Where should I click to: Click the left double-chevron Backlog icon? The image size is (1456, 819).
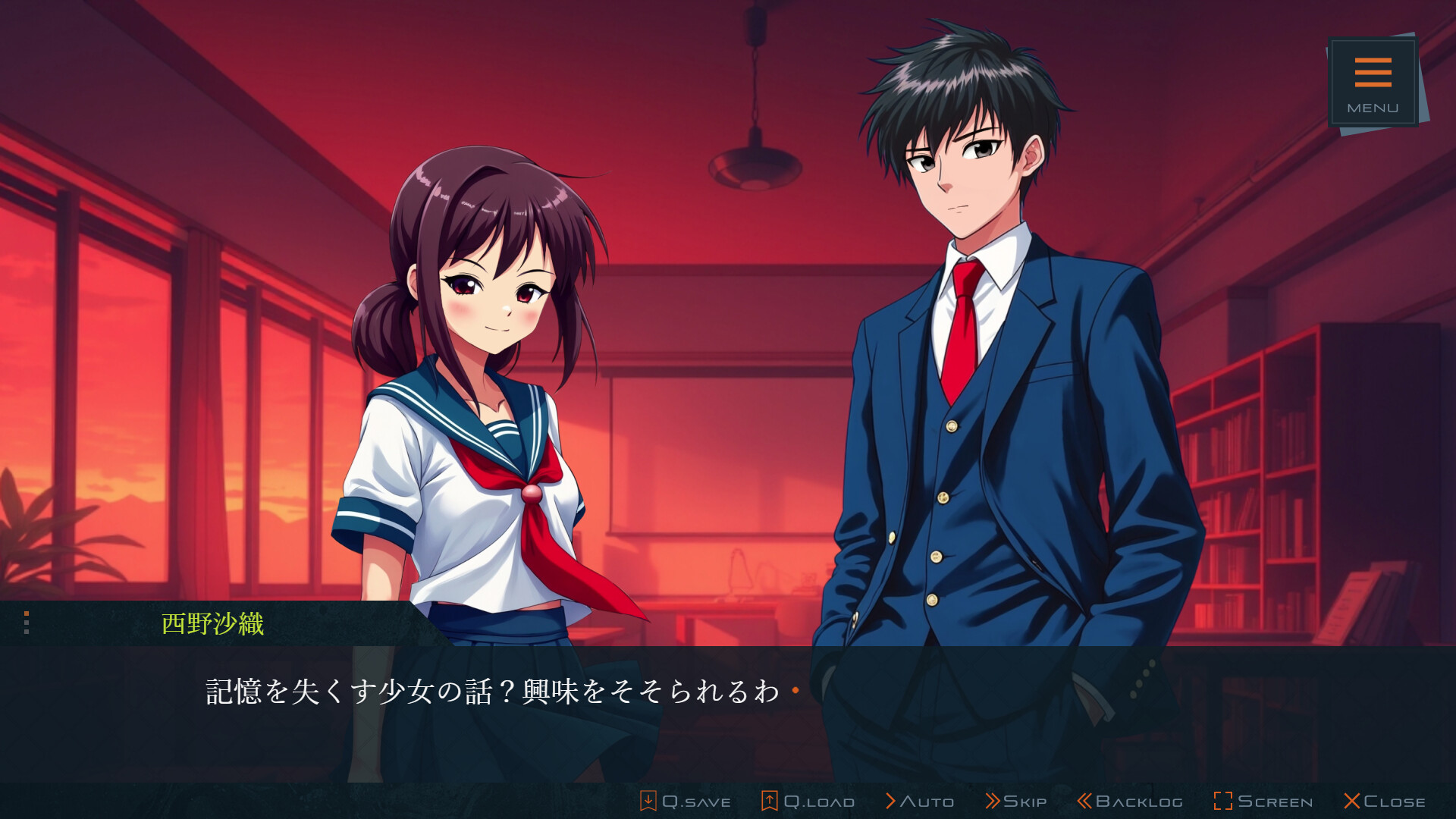point(1085,800)
